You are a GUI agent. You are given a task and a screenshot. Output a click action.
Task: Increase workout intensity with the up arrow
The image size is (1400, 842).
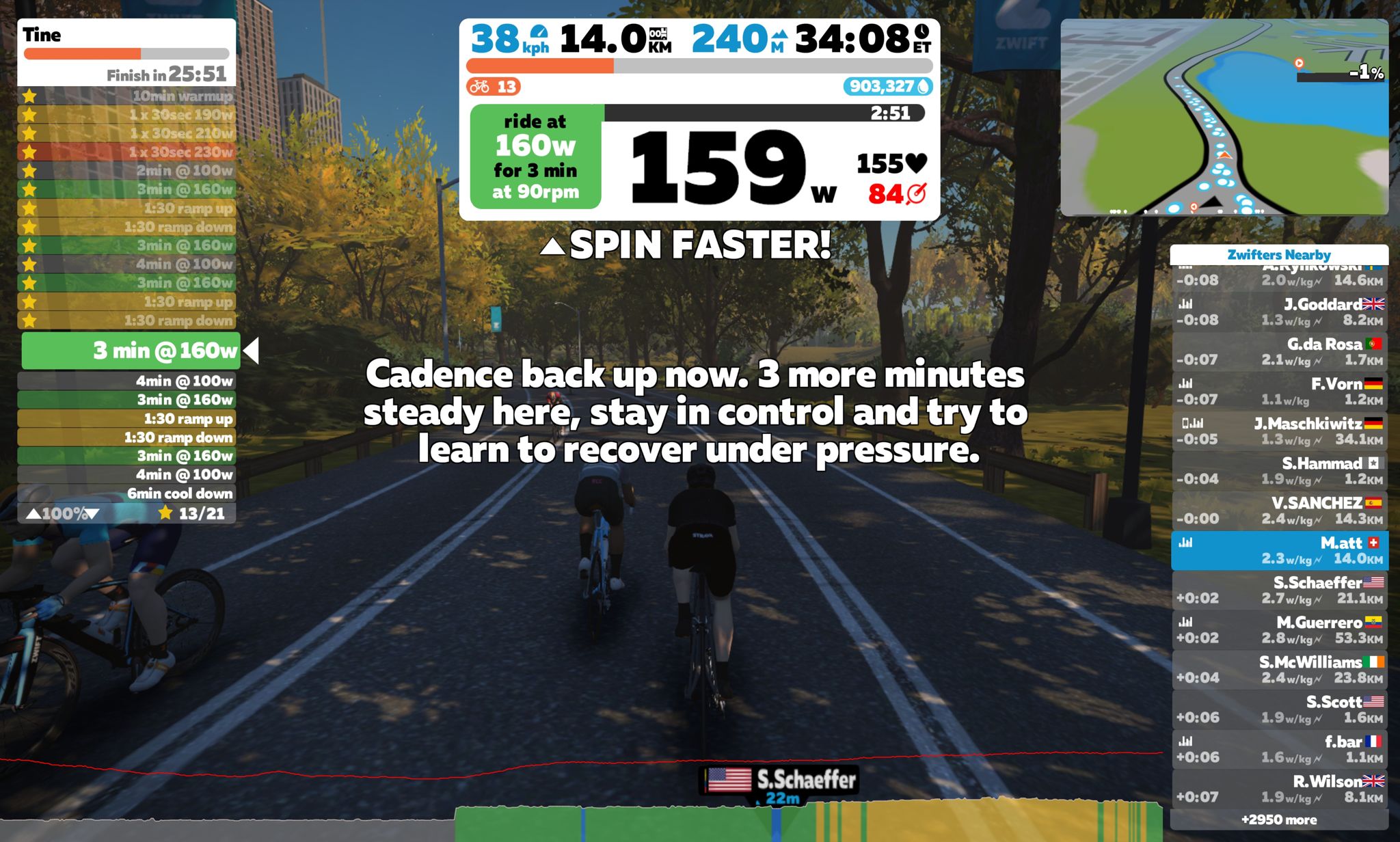(x=33, y=514)
